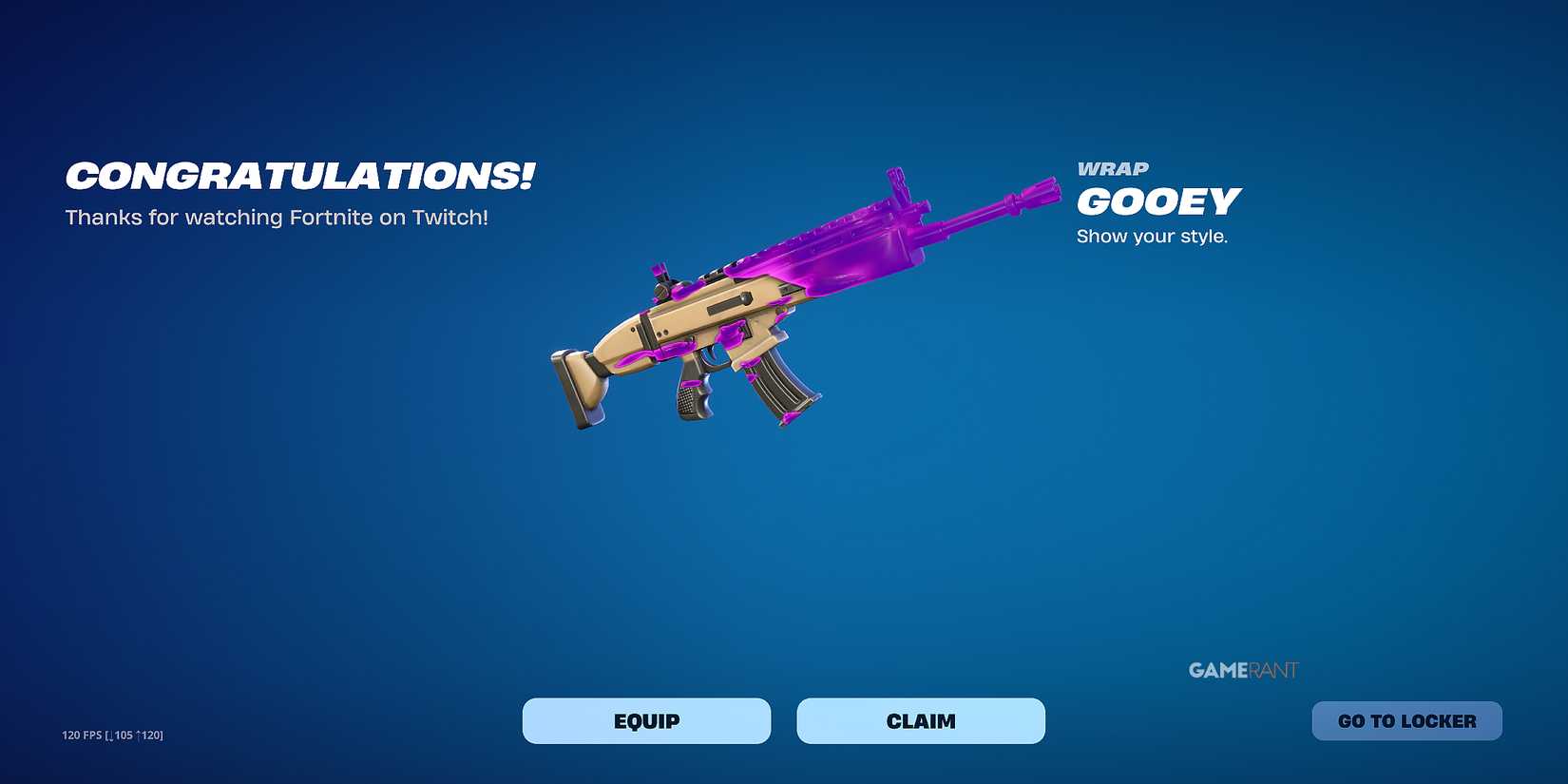Click the 120 FPS counter readout
Screen dimensions: 1568x784
[x=112, y=735]
